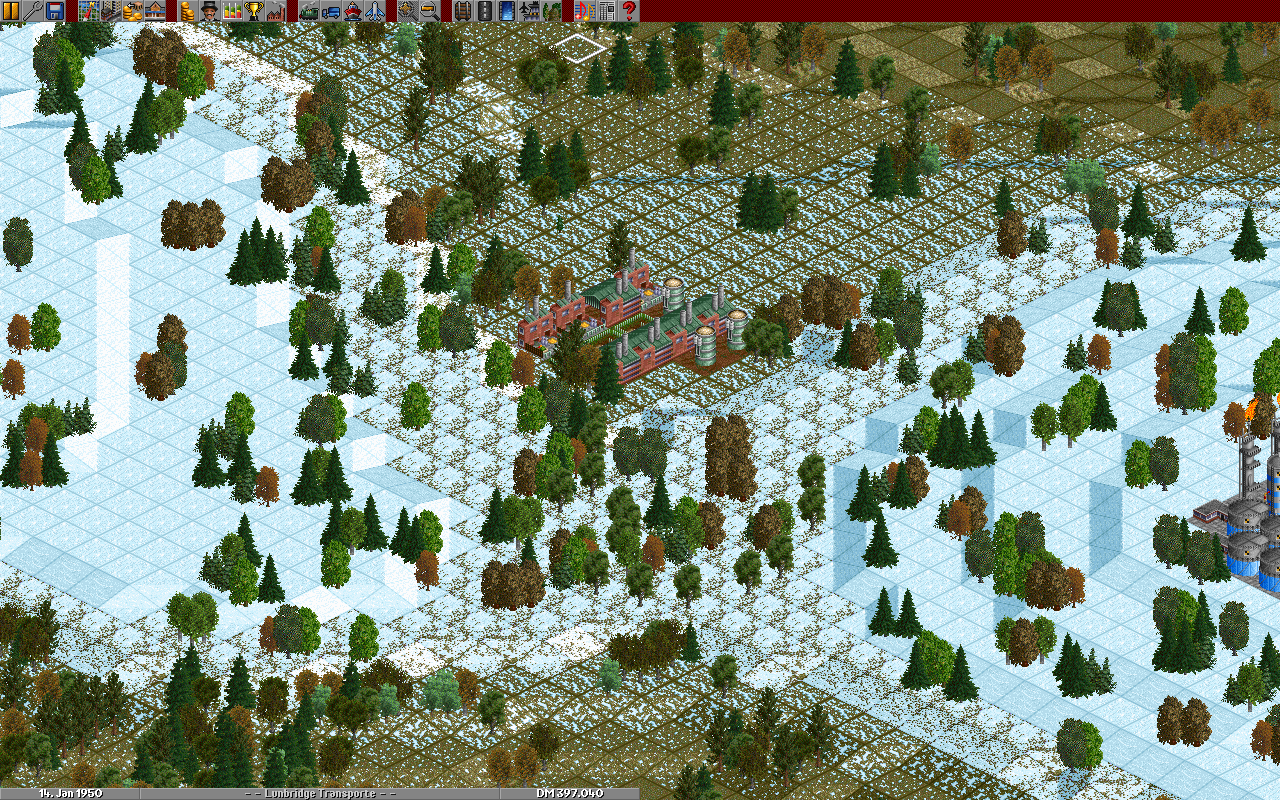1280x800 pixels.
Task: Select the company manager face icon
Action: (x=209, y=11)
